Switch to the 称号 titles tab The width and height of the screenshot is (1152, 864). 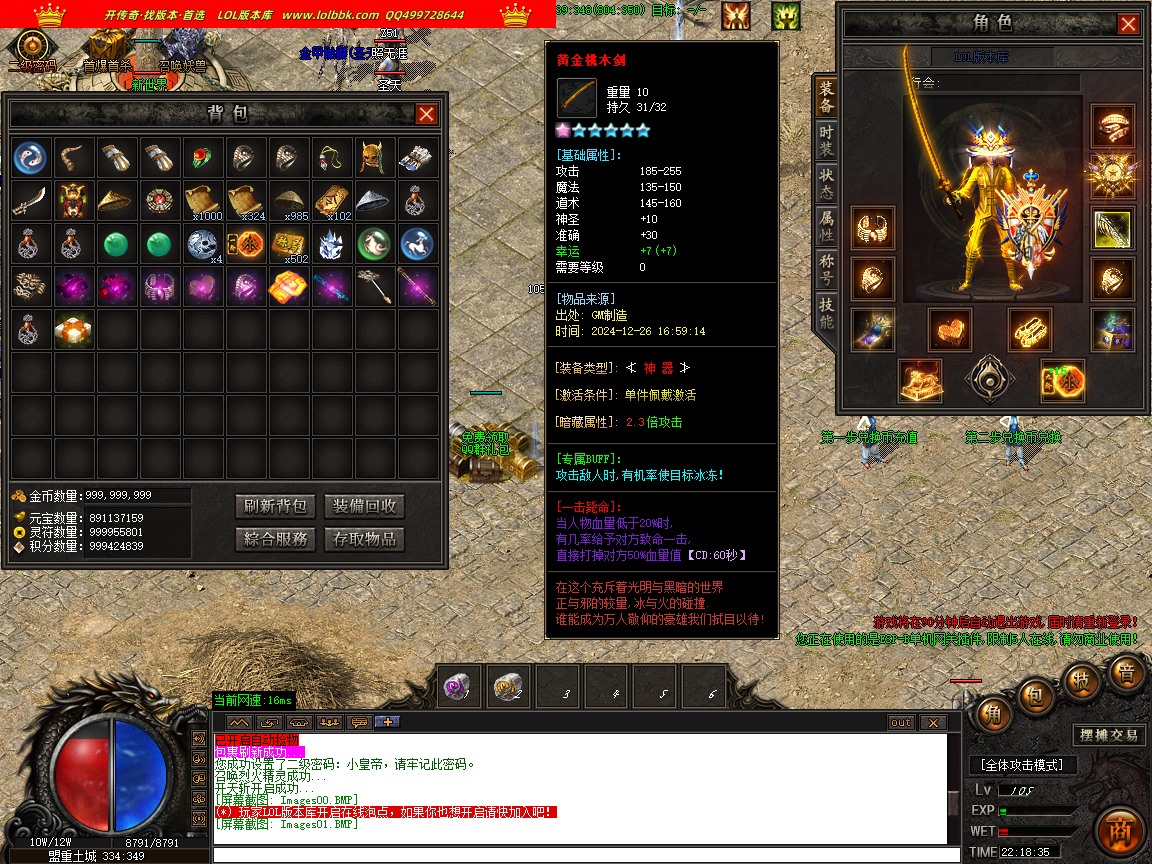click(826, 270)
